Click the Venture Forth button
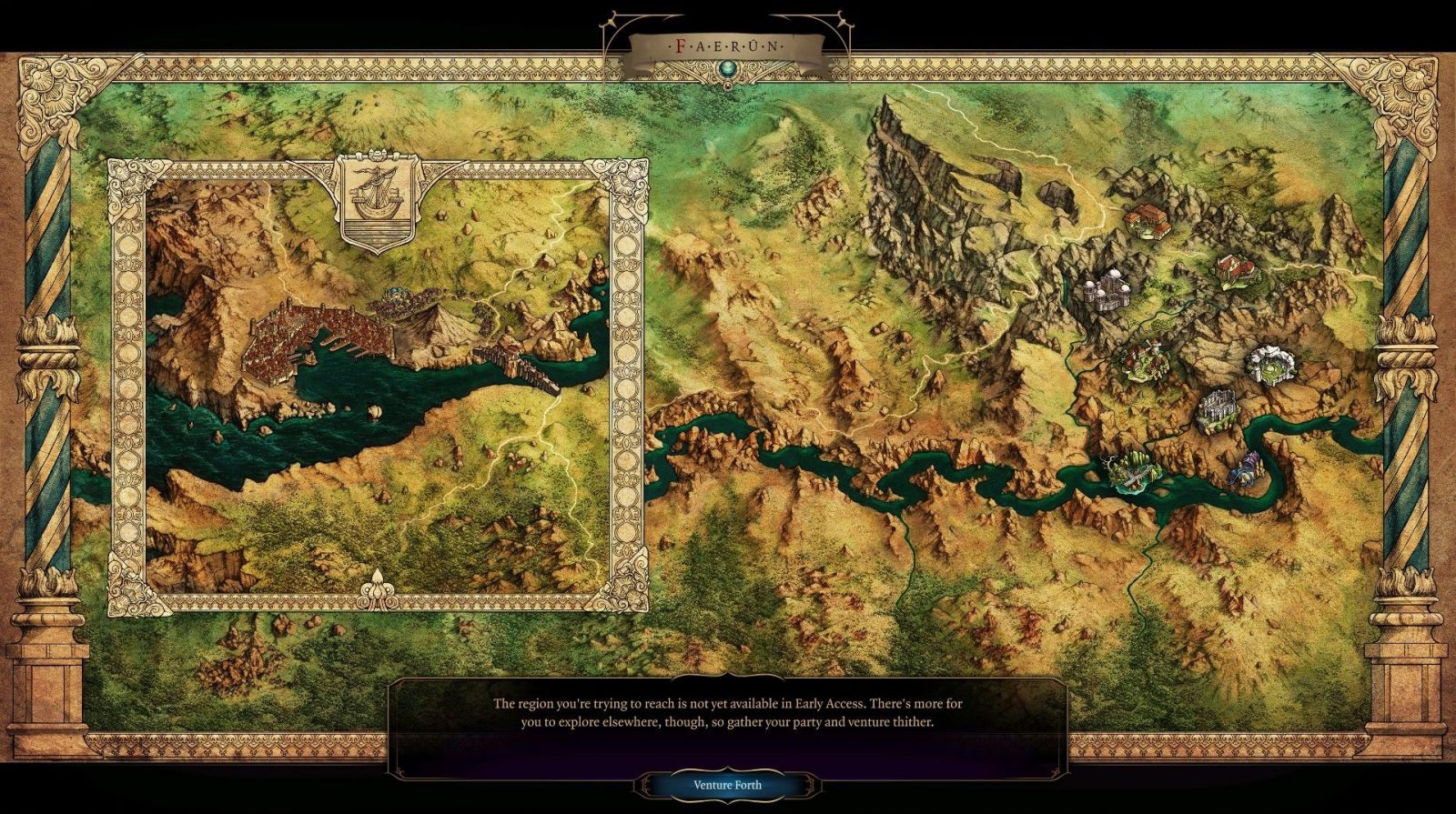1456x814 pixels. (x=727, y=784)
